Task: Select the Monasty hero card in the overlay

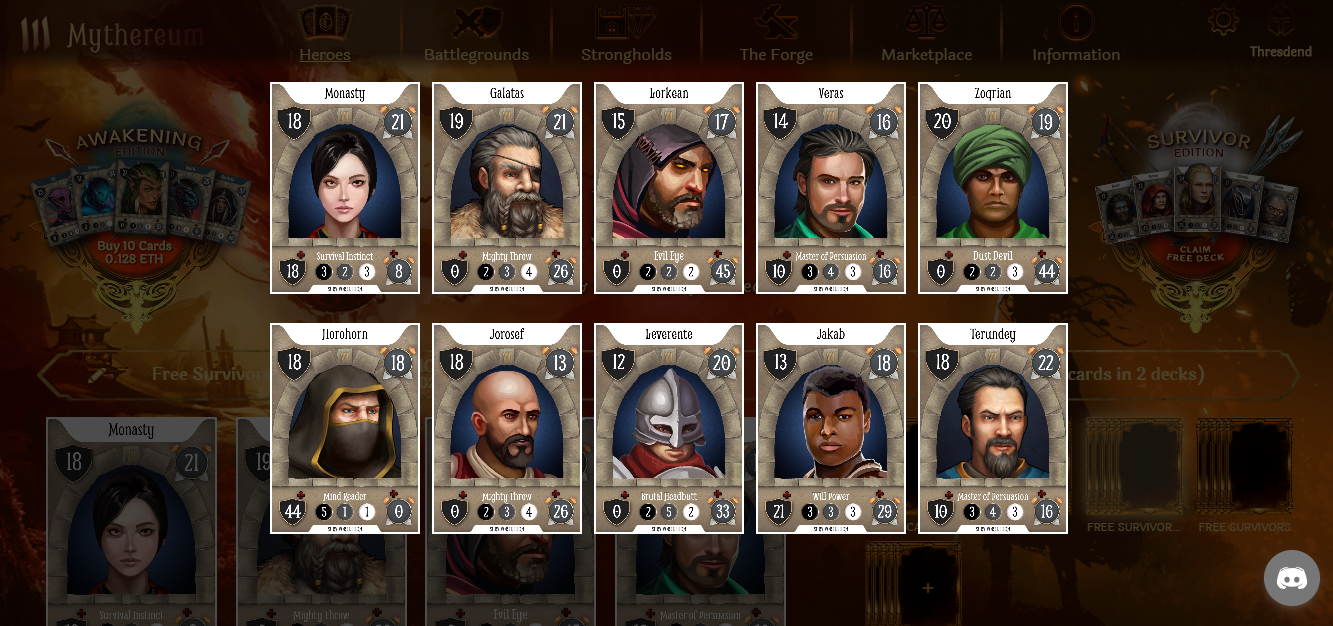Action: 345,188
